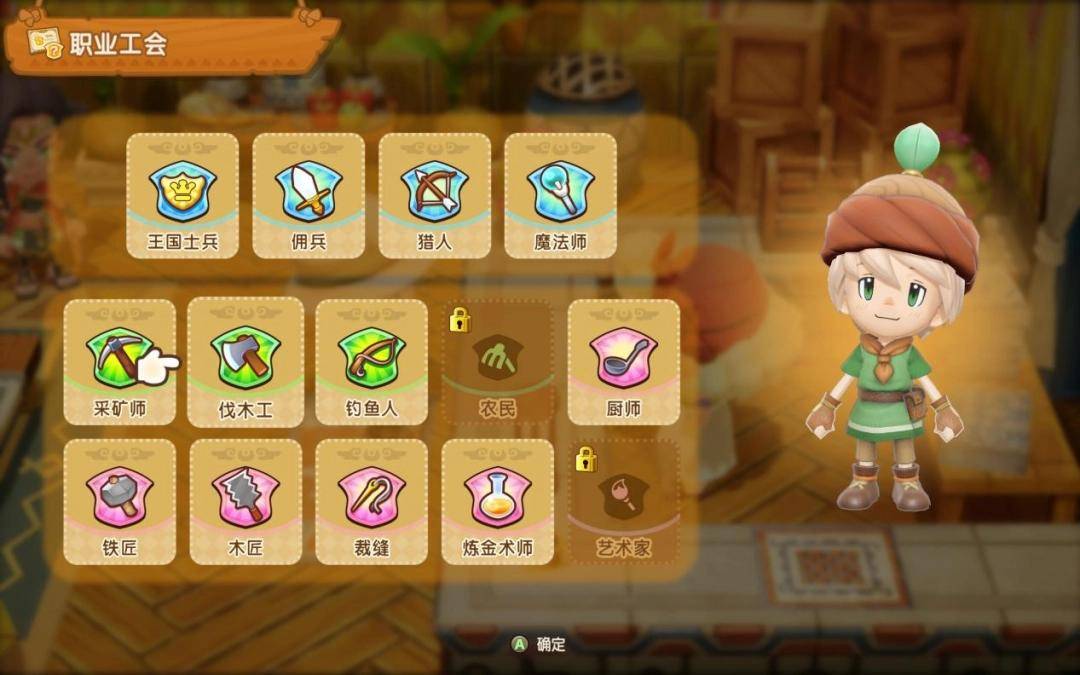1080x675 pixels.
Task: Click the locked 农民 job tile
Action: (497, 361)
